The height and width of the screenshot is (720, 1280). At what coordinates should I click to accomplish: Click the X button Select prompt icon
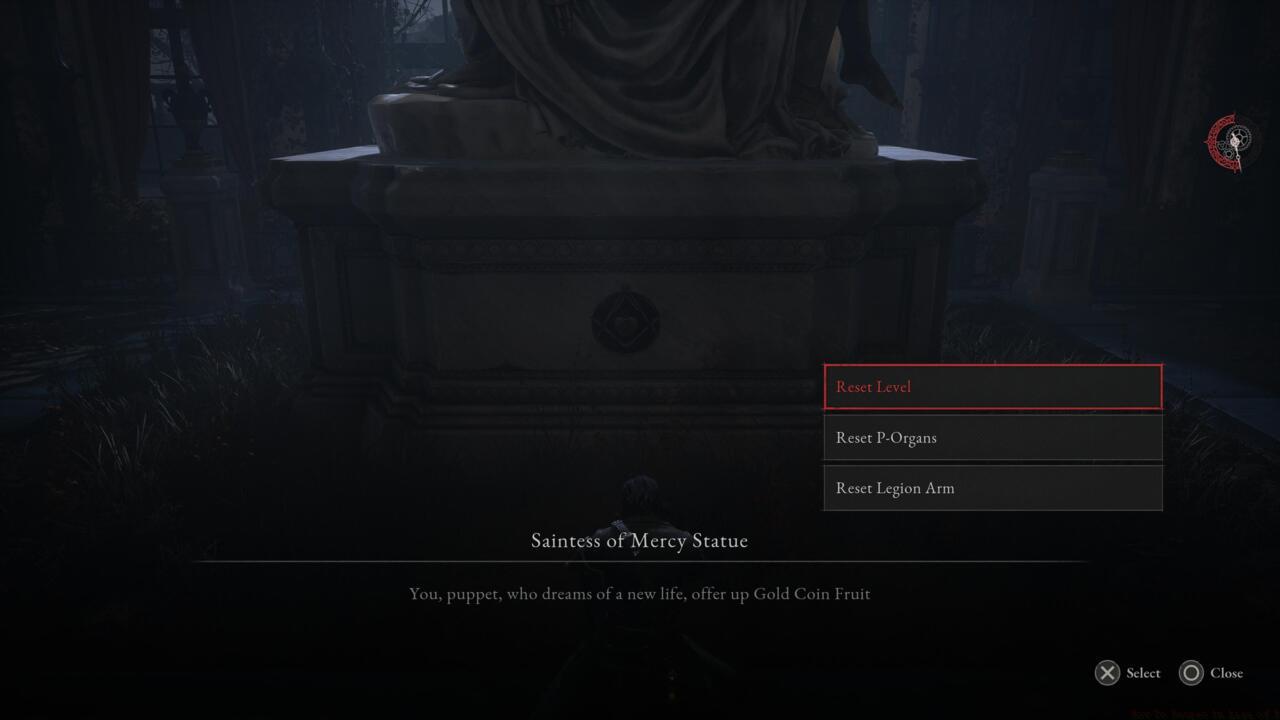coord(1106,673)
